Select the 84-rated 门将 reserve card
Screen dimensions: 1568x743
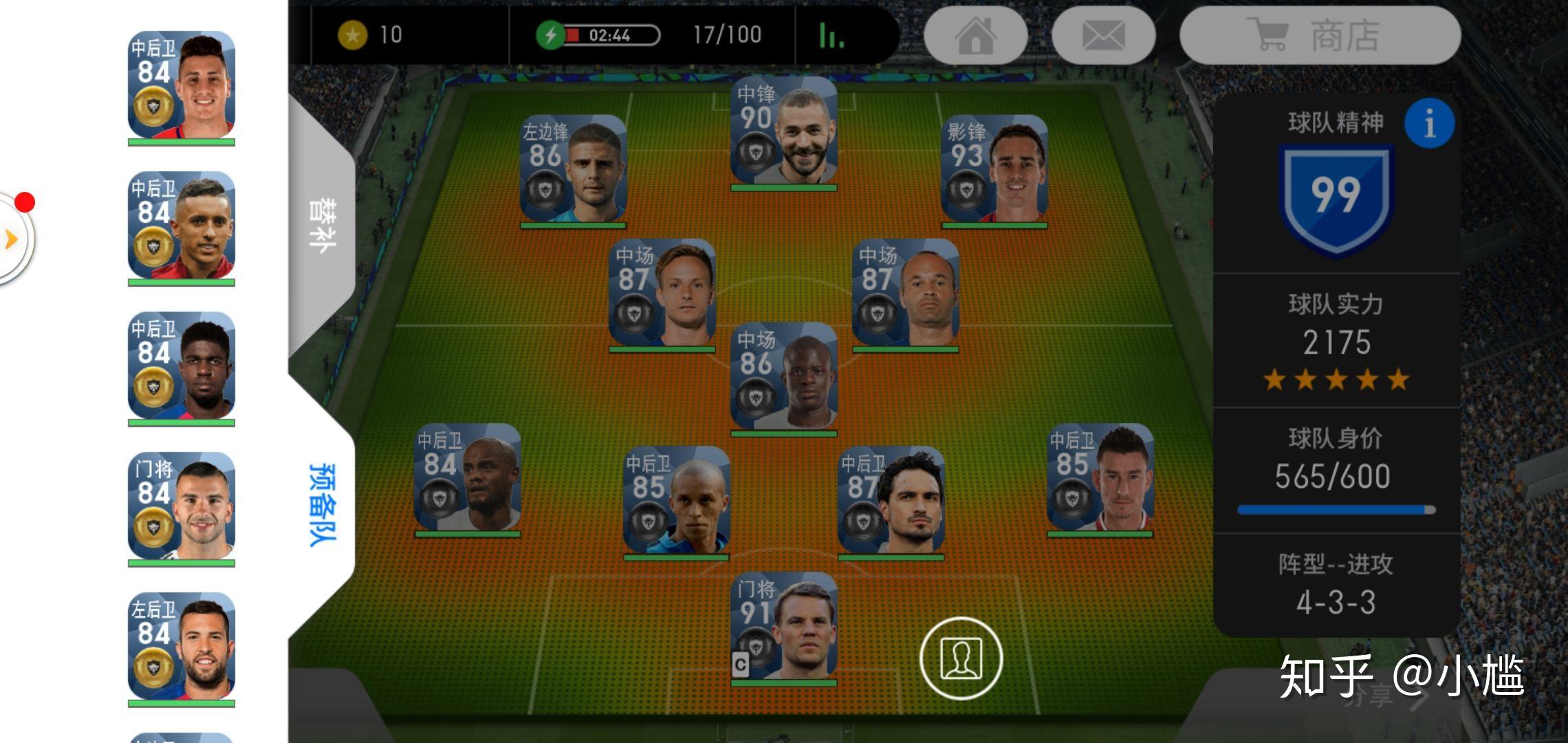182,508
